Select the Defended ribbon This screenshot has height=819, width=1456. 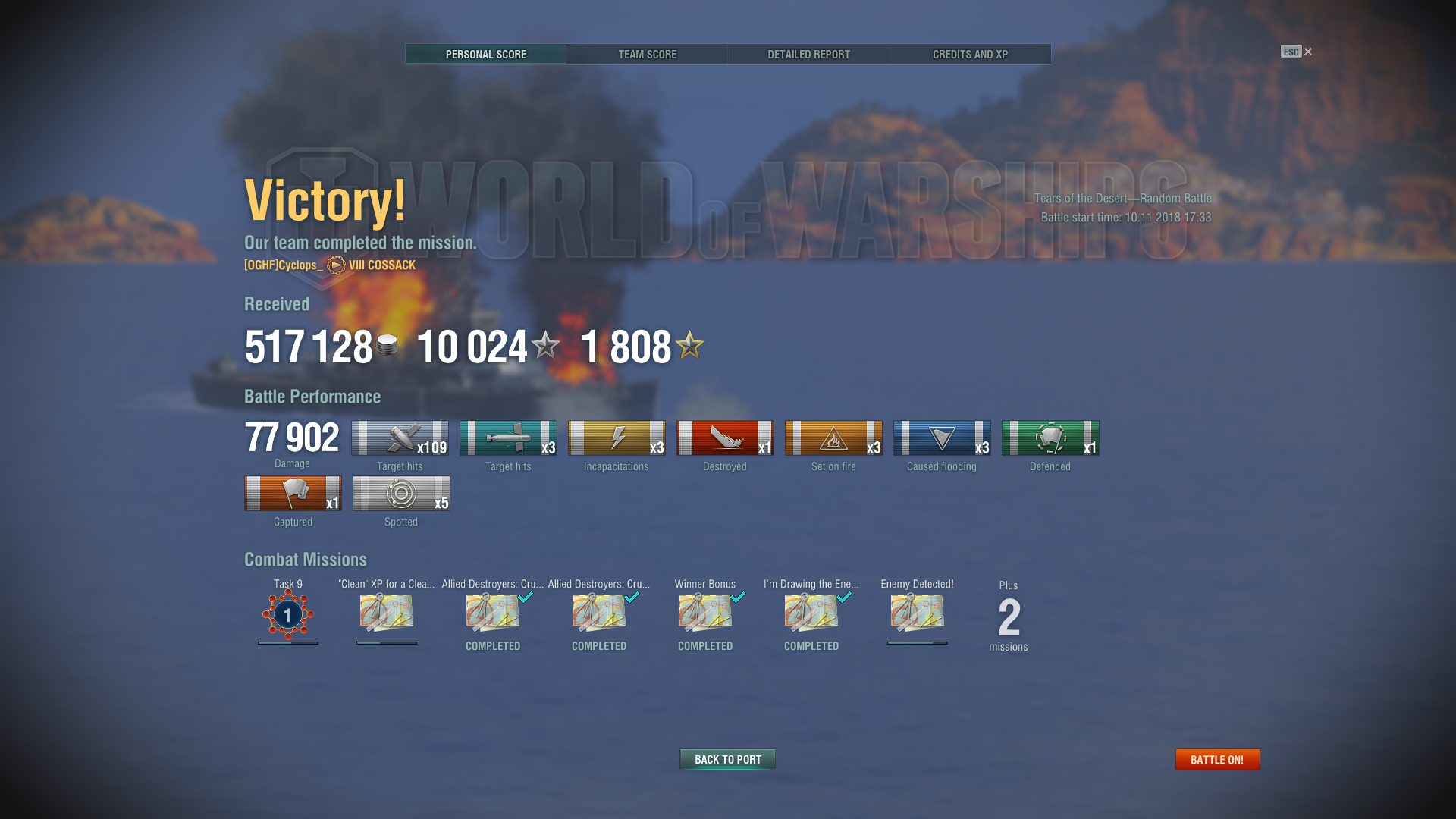coord(1050,438)
